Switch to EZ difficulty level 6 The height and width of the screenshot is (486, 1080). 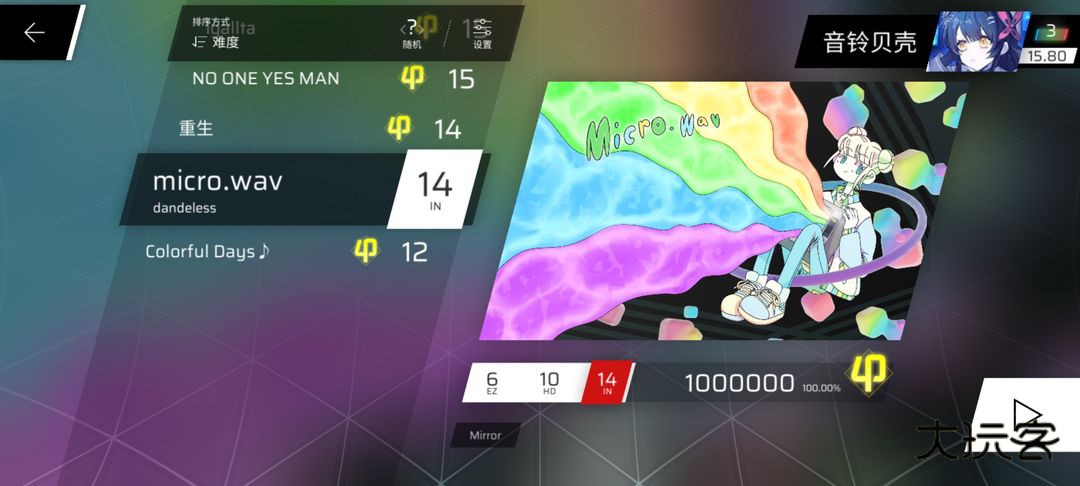coord(492,382)
